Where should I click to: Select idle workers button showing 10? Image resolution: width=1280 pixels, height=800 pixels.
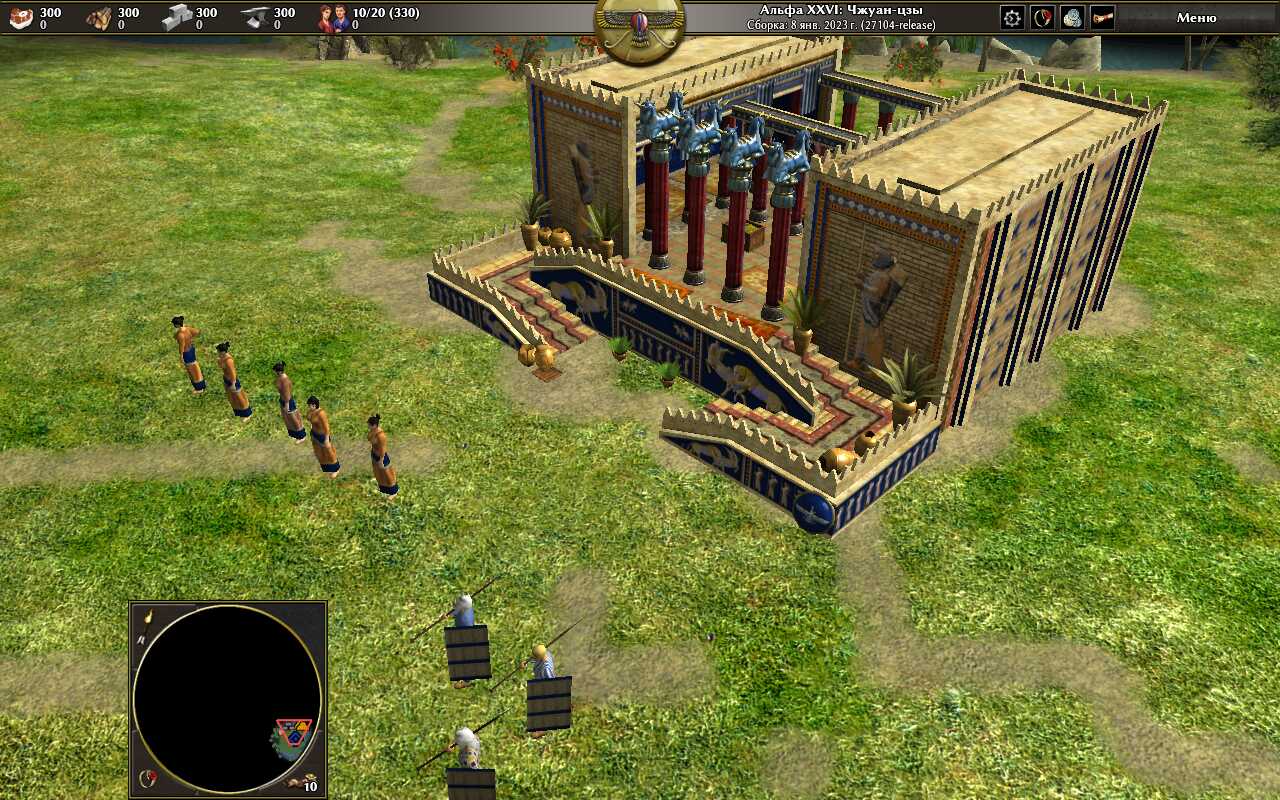[x=303, y=783]
